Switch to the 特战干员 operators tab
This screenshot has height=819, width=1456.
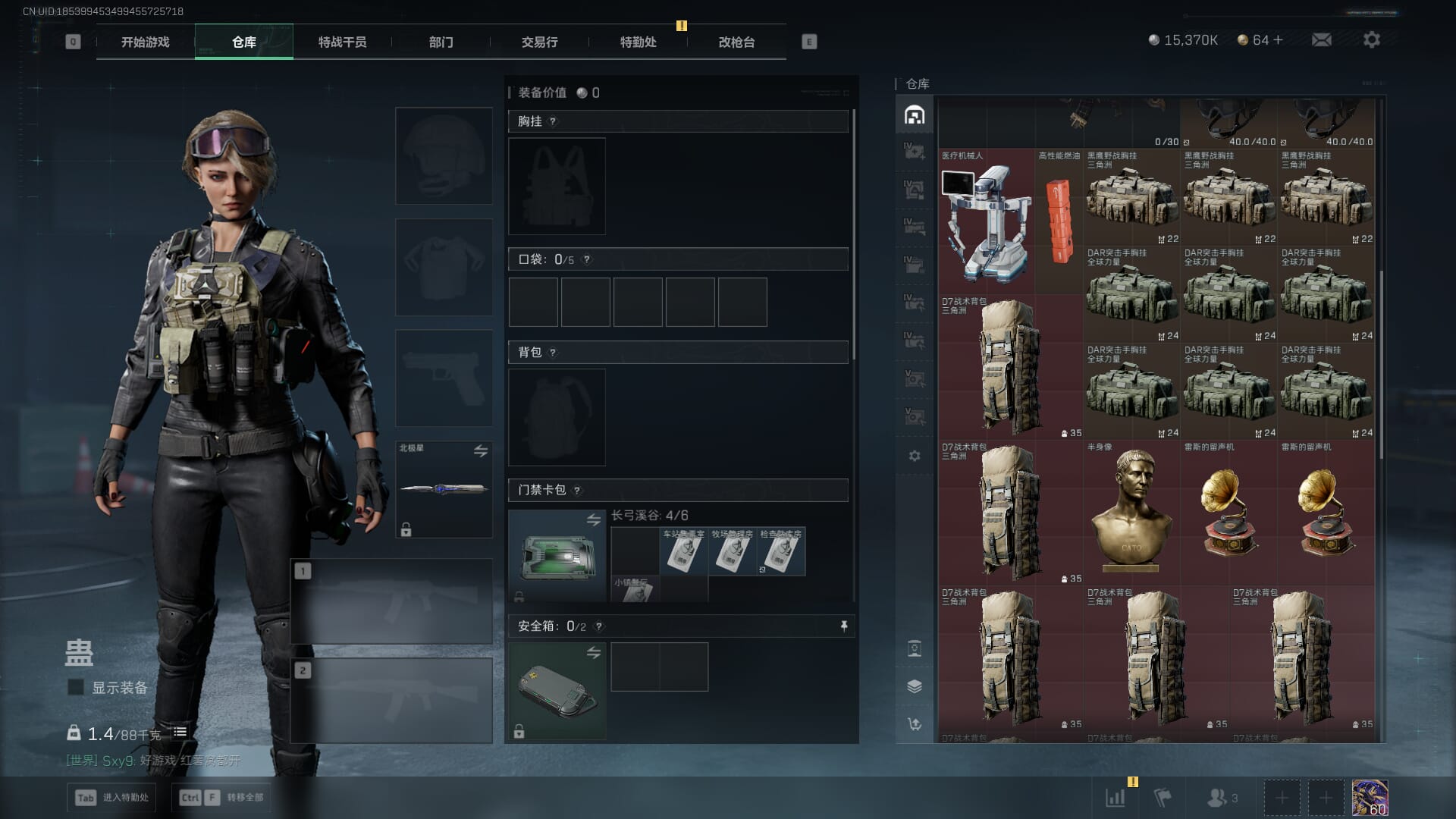[x=342, y=42]
